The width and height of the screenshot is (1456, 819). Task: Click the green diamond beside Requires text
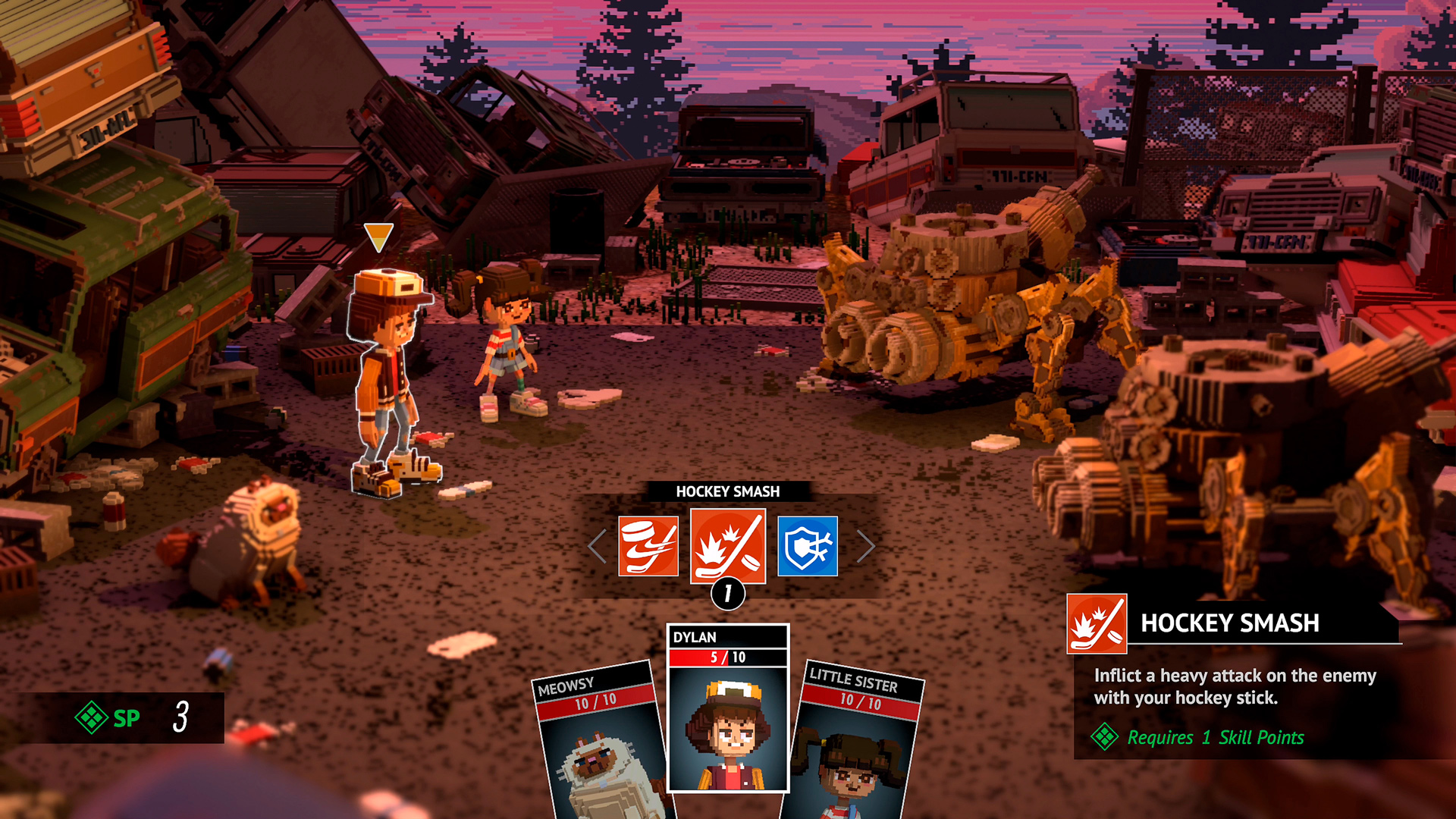[1106, 736]
